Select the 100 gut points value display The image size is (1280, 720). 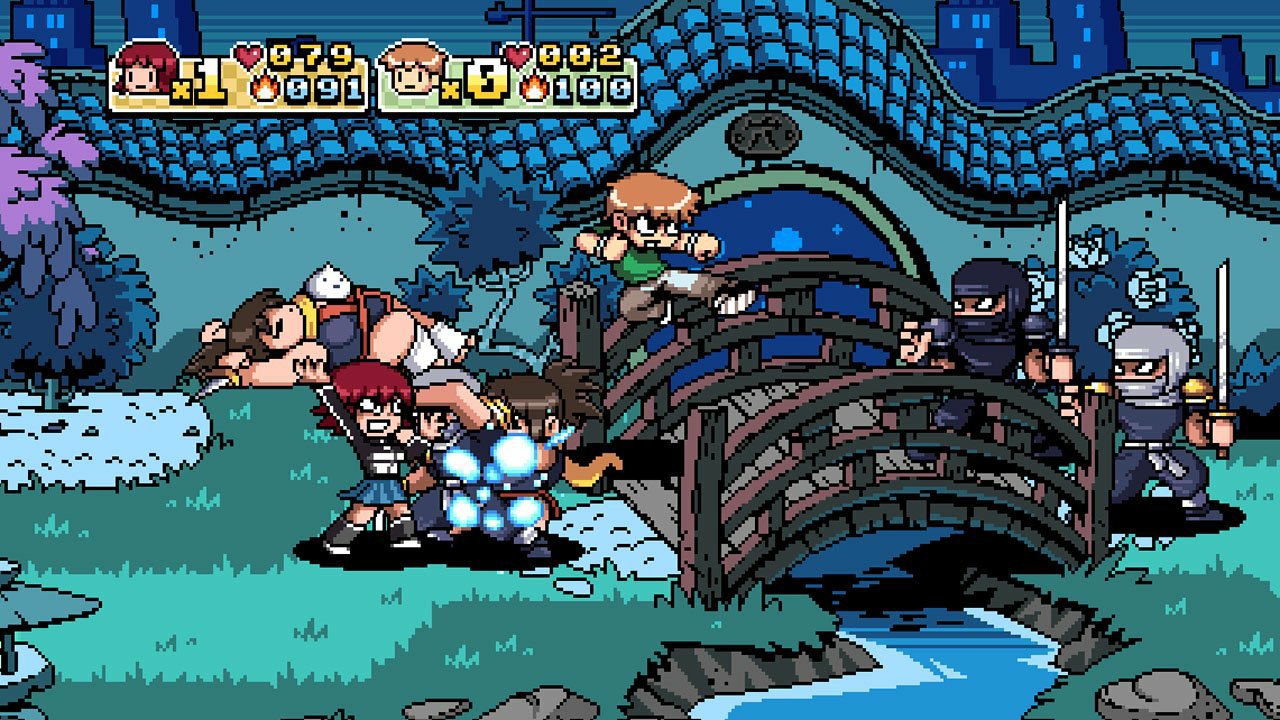(x=590, y=88)
